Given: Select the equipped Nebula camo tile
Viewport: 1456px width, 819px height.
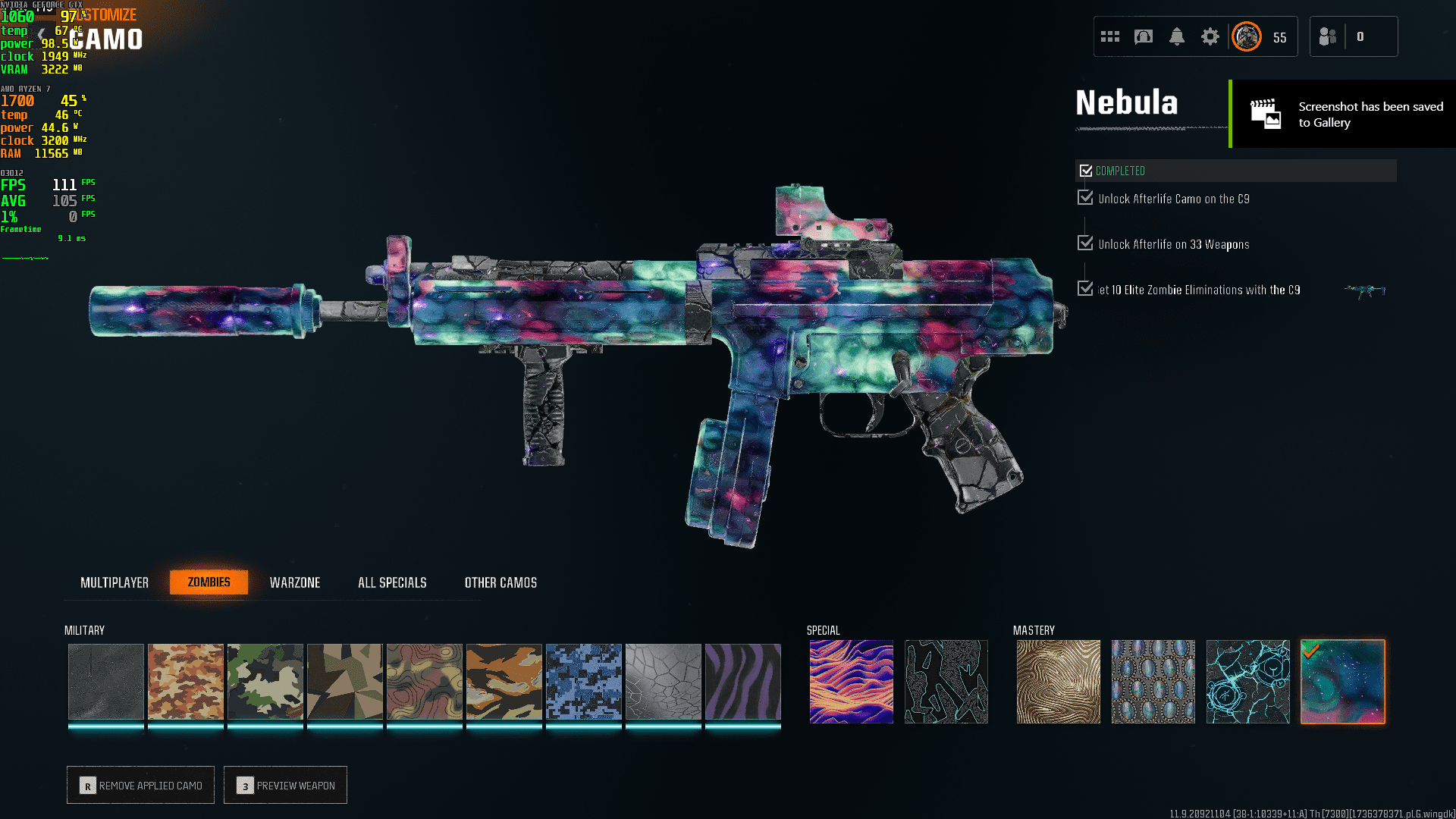Looking at the screenshot, I should point(1342,681).
